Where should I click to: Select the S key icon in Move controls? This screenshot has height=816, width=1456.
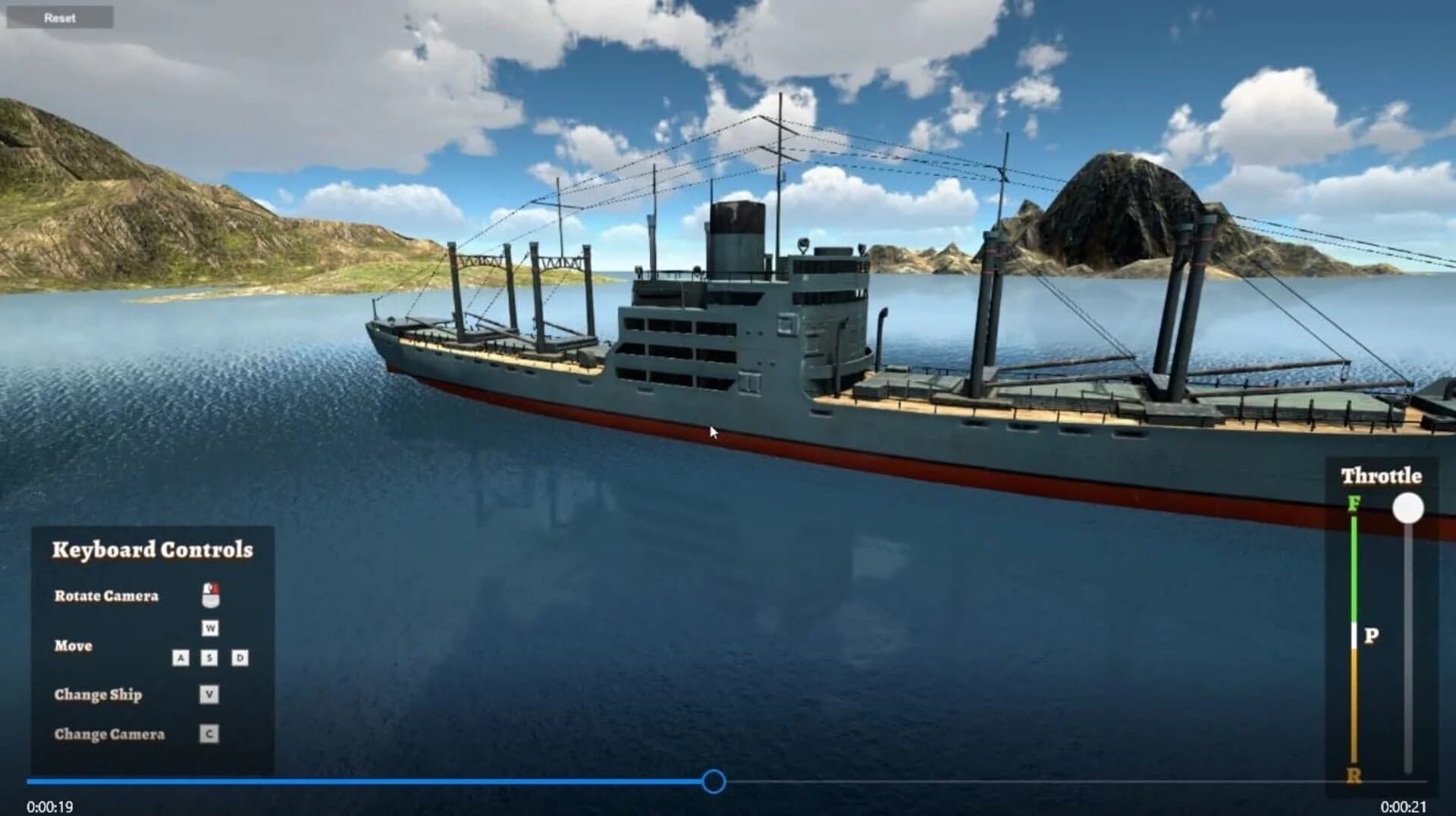coord(210,658)
